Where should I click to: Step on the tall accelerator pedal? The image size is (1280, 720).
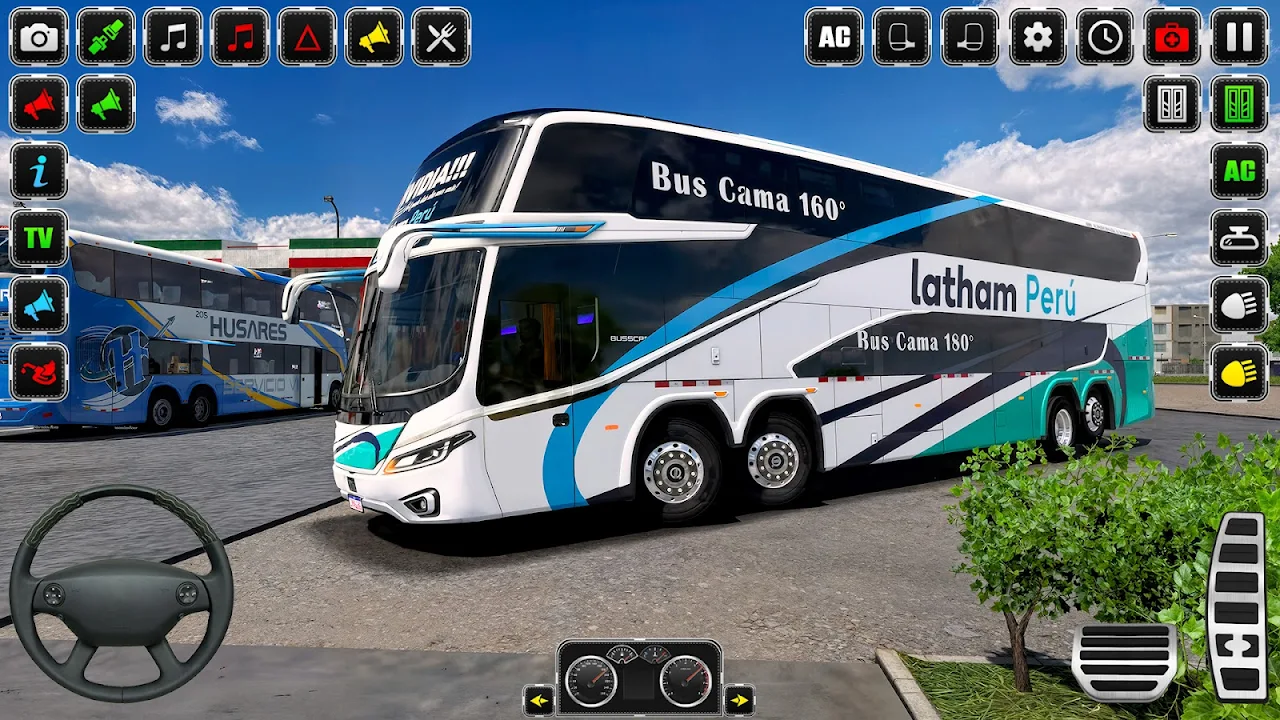point(1238,606)
